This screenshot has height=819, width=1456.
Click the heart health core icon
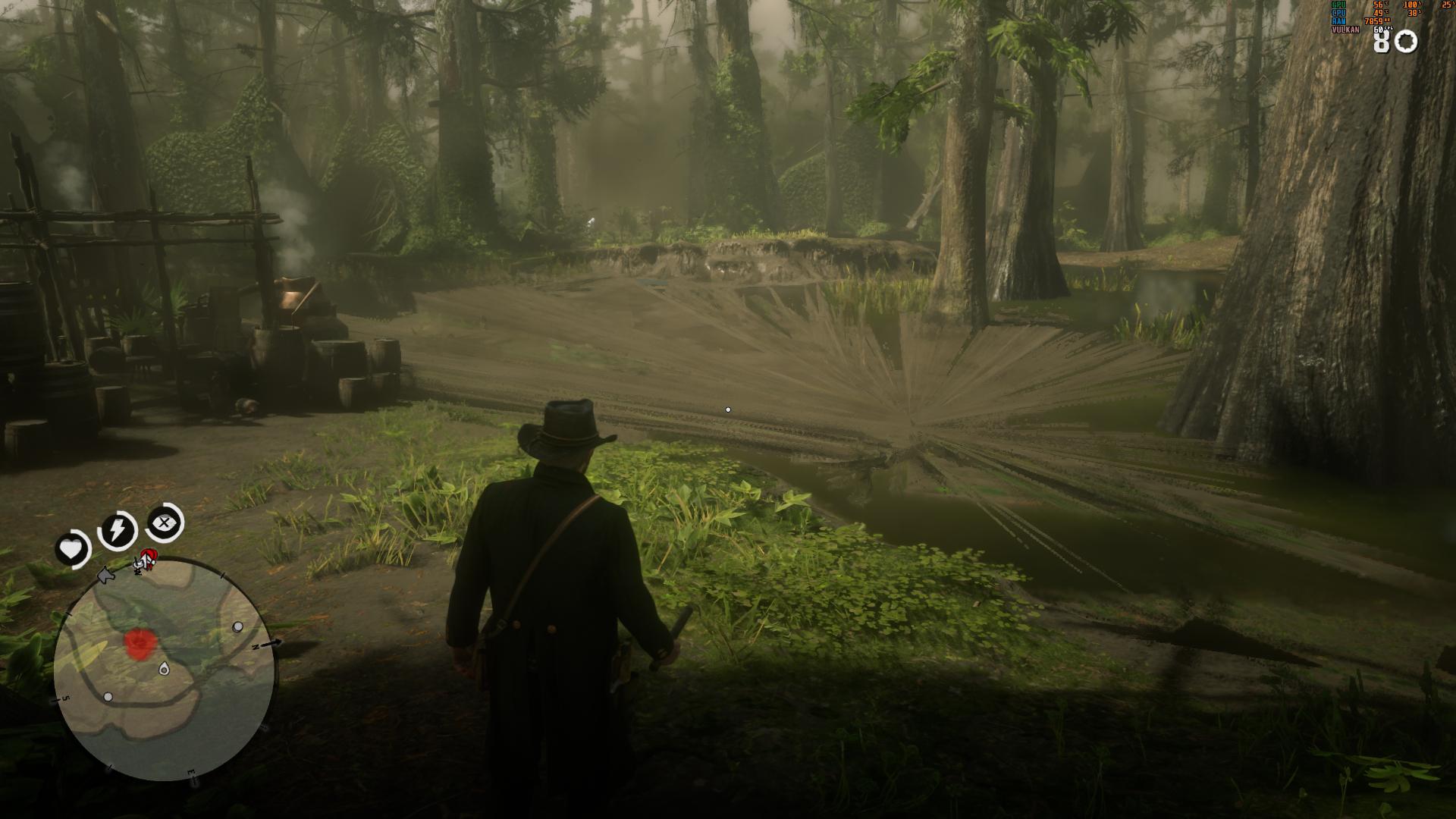tap(72, 548)
